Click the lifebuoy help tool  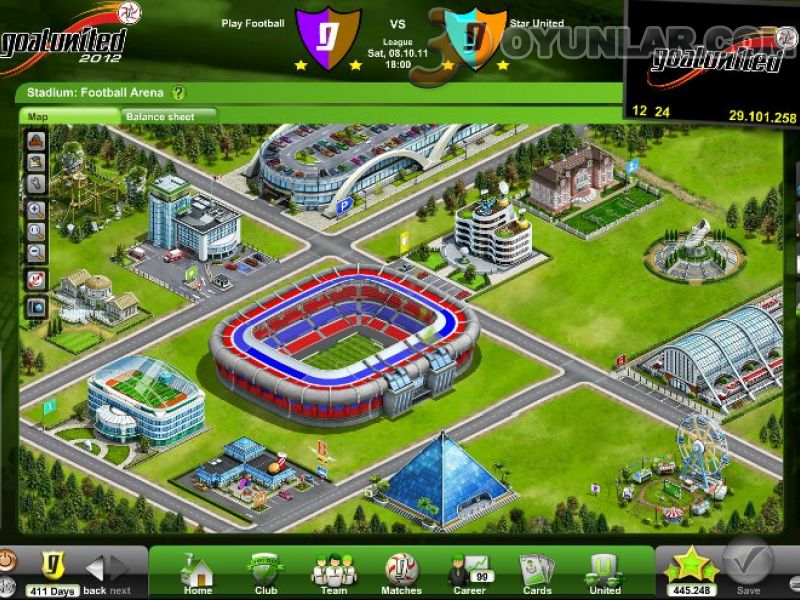click(x=36, y=280)
